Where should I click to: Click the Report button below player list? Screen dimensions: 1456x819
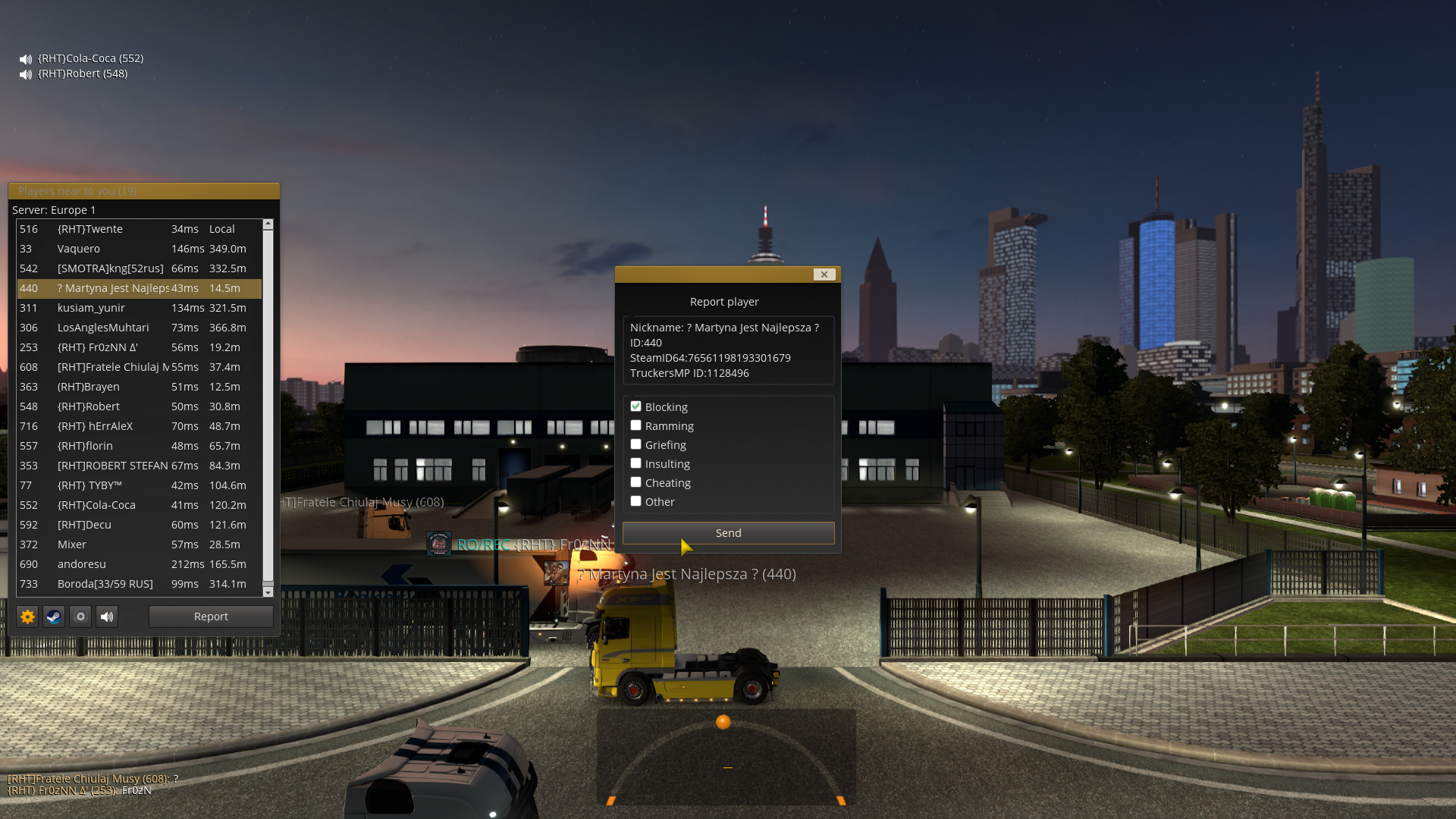(211, 617)
